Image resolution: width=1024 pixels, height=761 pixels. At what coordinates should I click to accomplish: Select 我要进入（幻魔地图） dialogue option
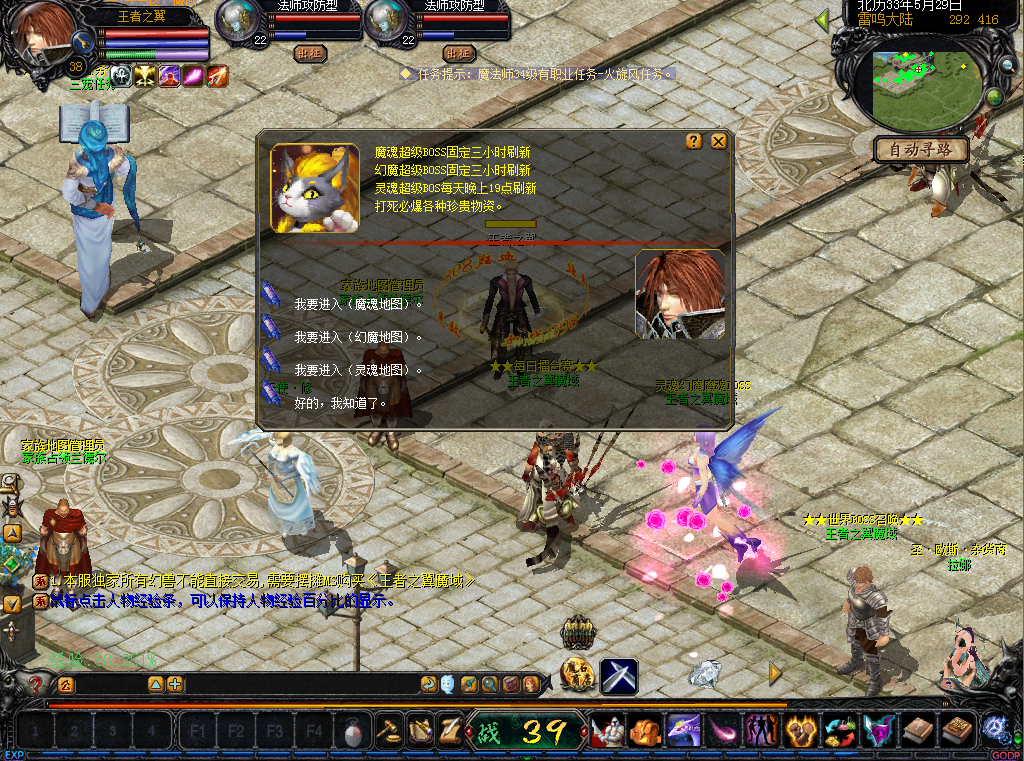coord(358,337)
